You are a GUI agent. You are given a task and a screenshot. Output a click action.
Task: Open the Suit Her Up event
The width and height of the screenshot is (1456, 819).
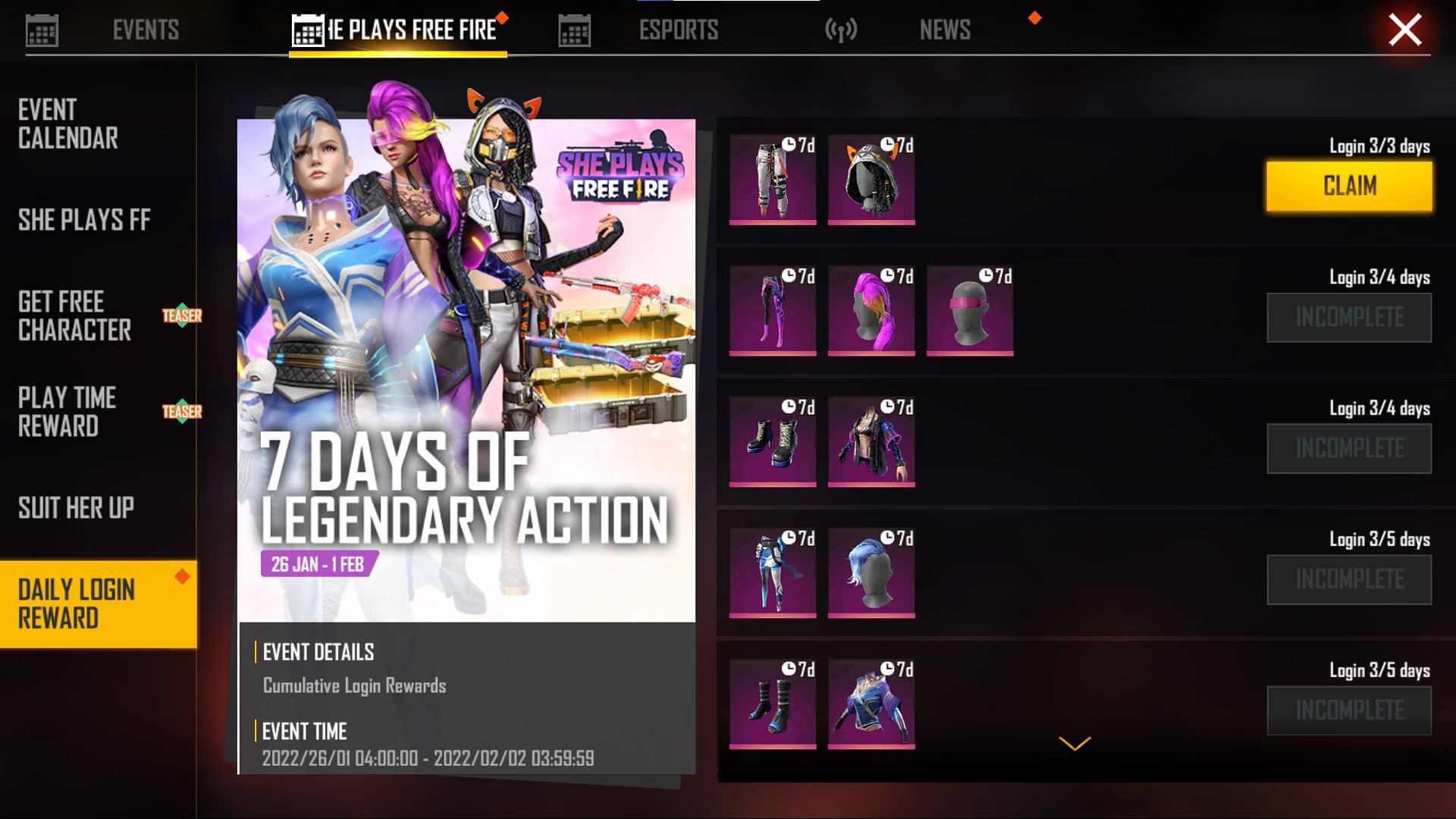[76, 507]
